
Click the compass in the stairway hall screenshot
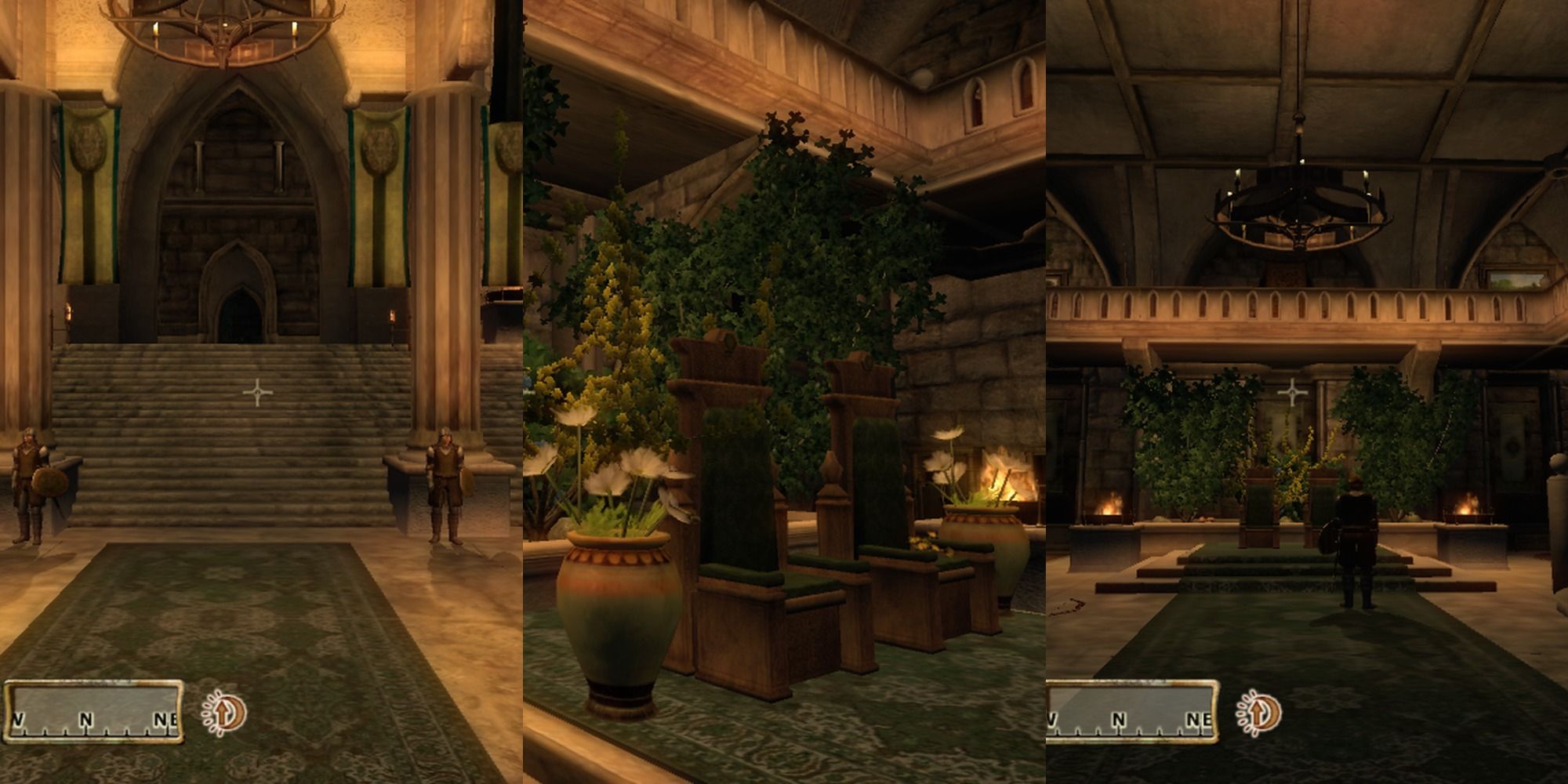(93, 712)
